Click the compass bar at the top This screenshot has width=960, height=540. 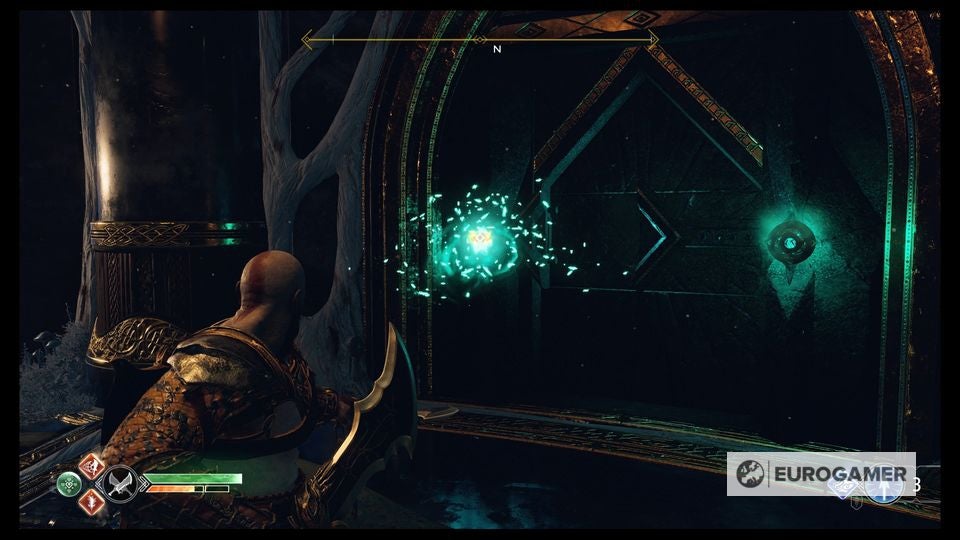click(480, 41)
